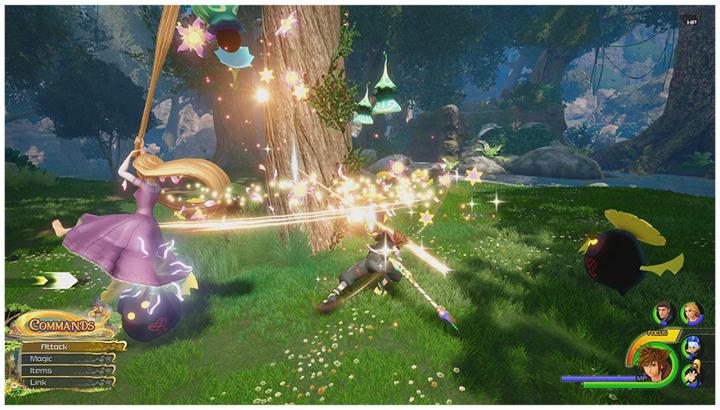Select Goofy's party portrait

(690, 377)
